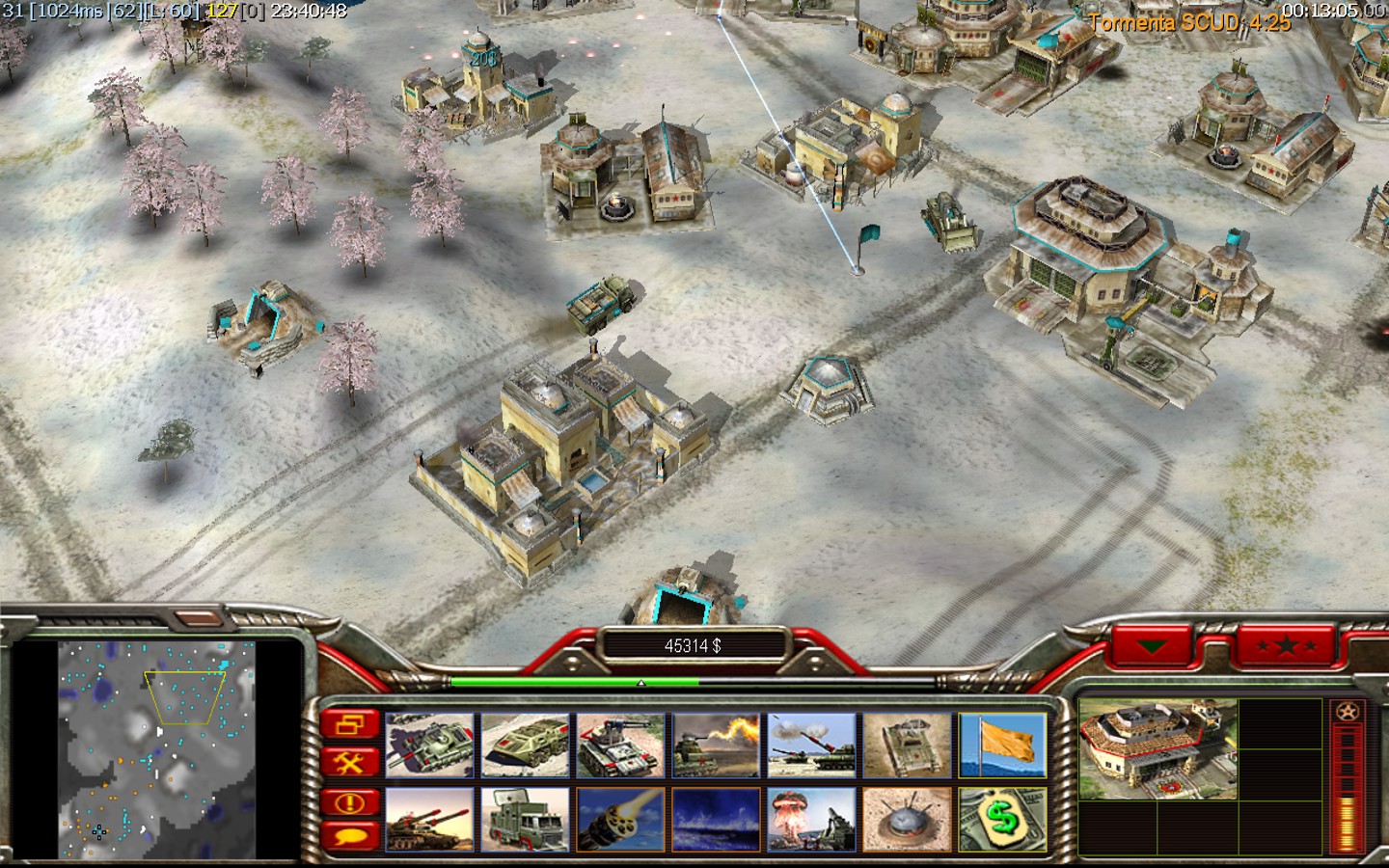Choose the mushroom cloud nuke icon
Viewport: 1389px width, 868px height.
(x=811, y=820)
